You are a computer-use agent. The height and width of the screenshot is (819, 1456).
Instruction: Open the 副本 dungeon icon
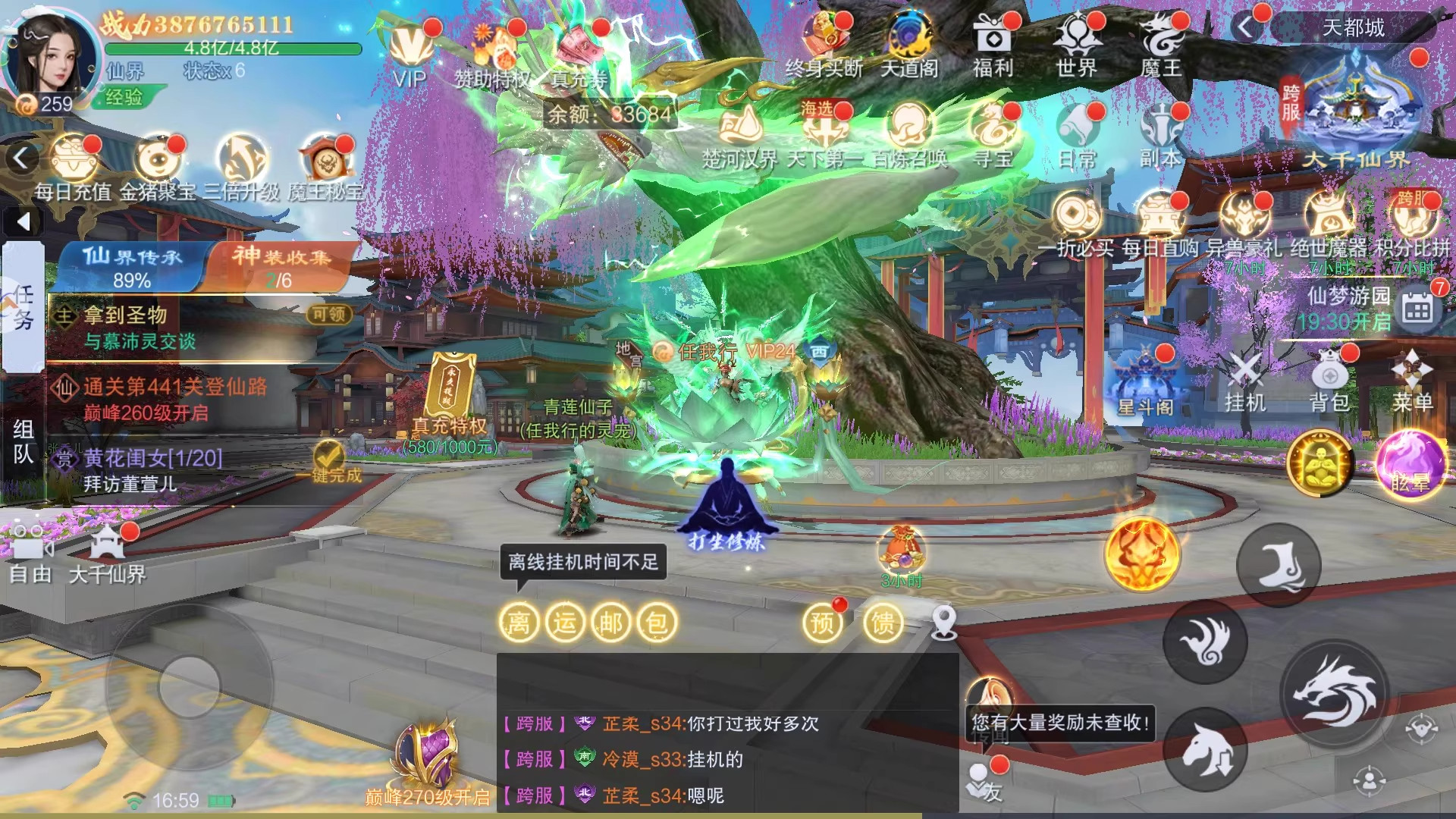coord(1160,135)
